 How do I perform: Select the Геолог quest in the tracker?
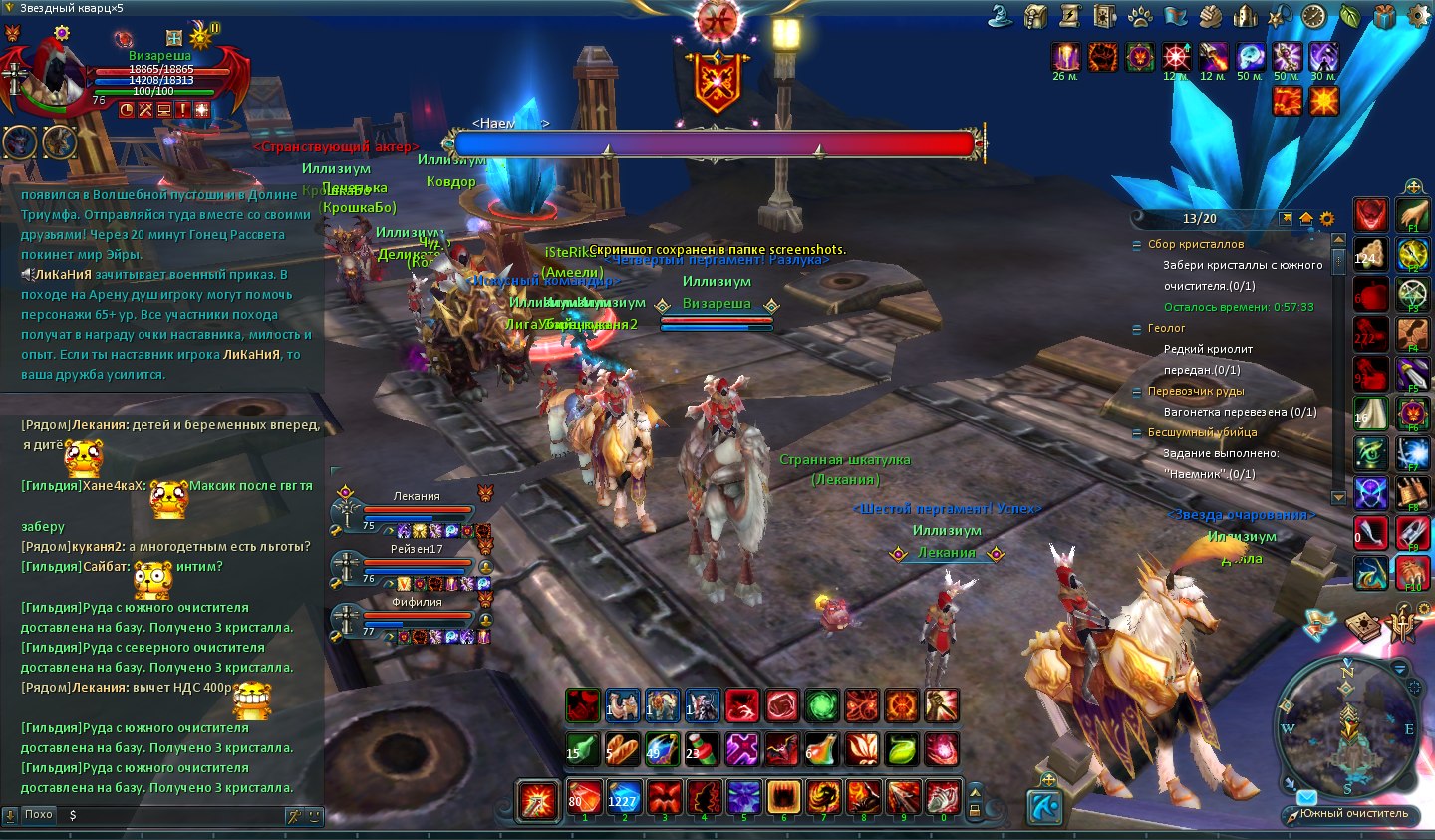coord(1166,328)
